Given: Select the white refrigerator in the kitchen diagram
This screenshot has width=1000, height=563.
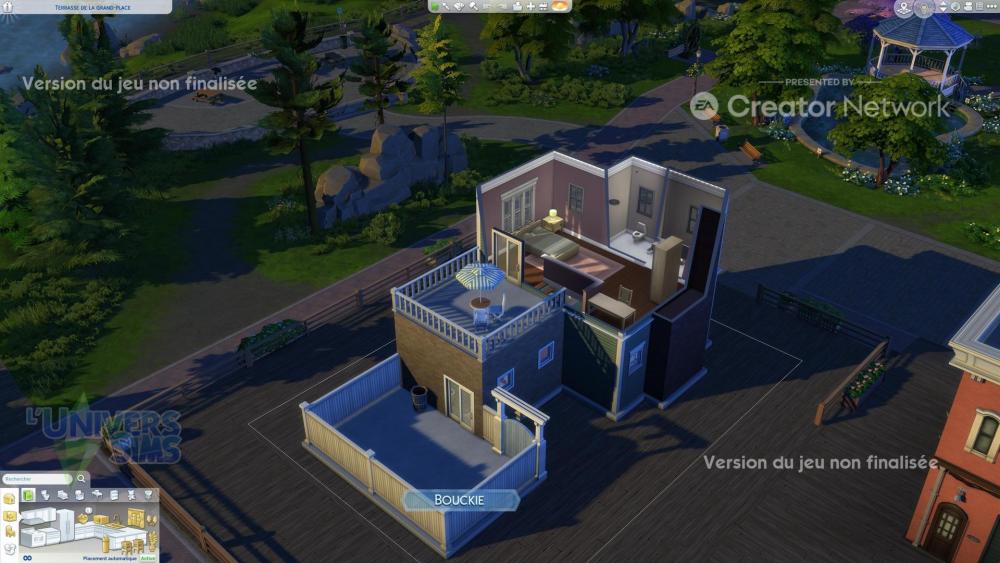Looking at the screenshot, I should (x=65, y=525).
